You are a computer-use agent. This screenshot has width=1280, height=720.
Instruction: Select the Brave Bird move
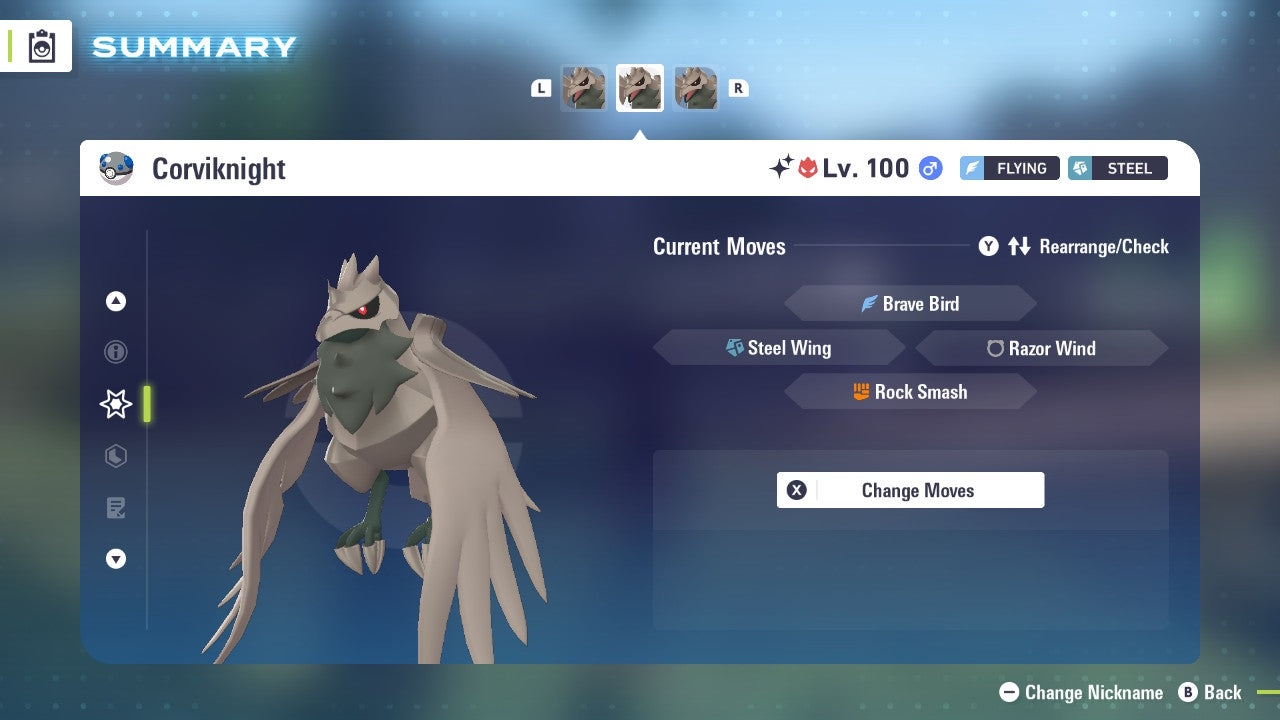(x=910, y=303)
